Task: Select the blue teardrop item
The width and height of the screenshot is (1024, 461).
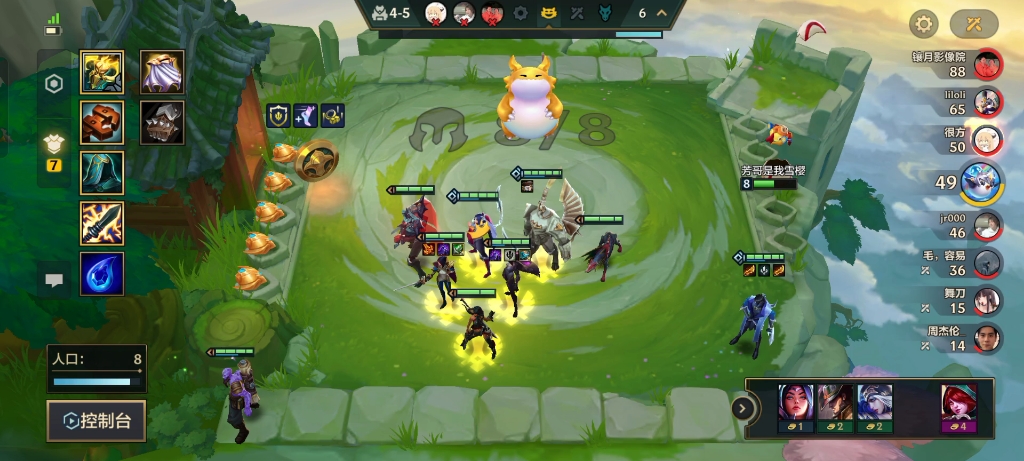Action: 102,273
